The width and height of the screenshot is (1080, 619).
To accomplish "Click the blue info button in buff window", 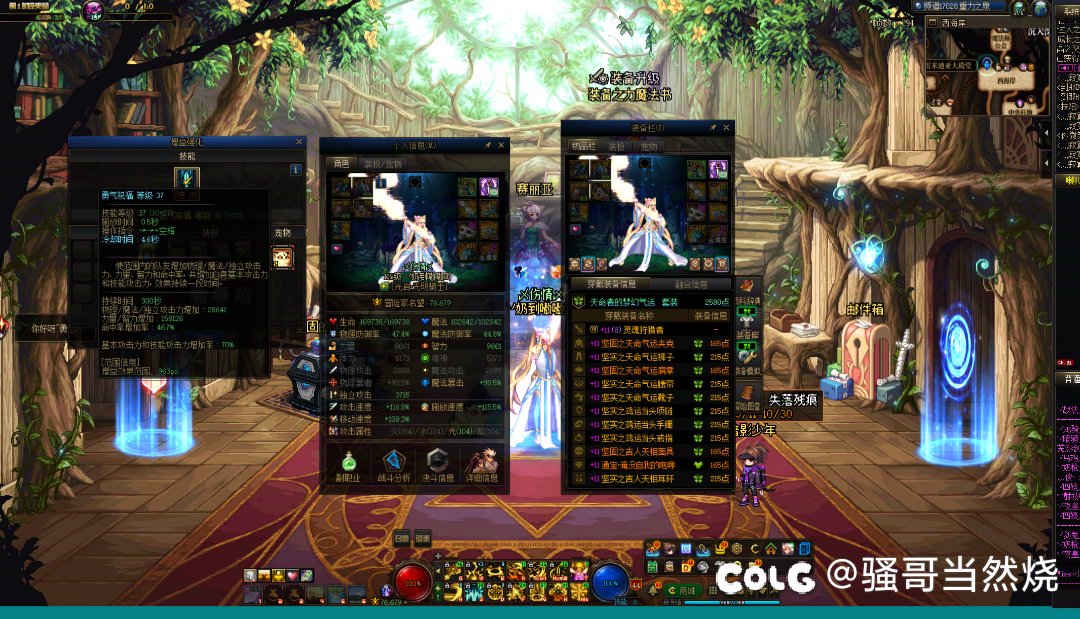I will click(x=296, y=170).
